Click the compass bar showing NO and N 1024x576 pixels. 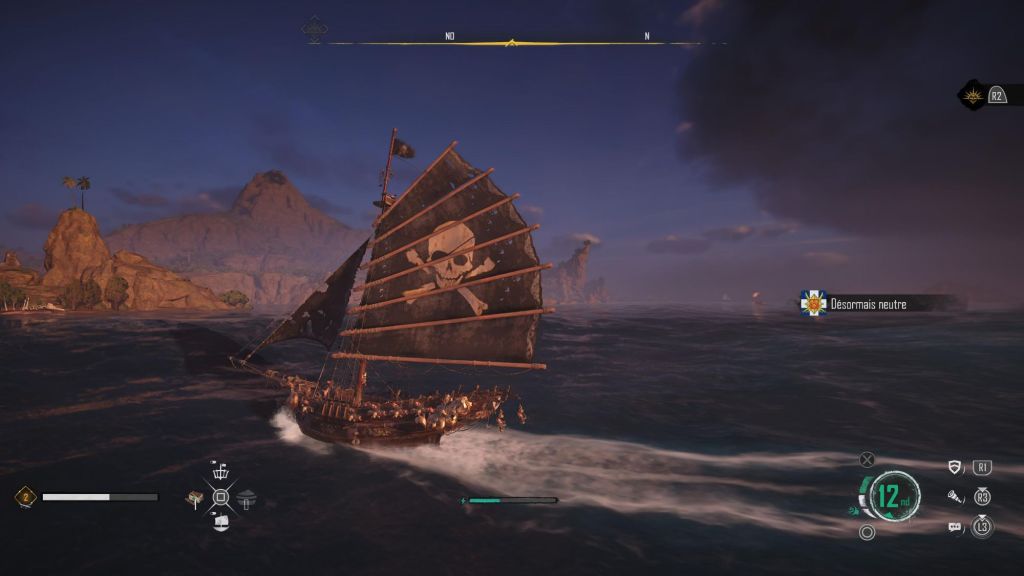[512, 42]
